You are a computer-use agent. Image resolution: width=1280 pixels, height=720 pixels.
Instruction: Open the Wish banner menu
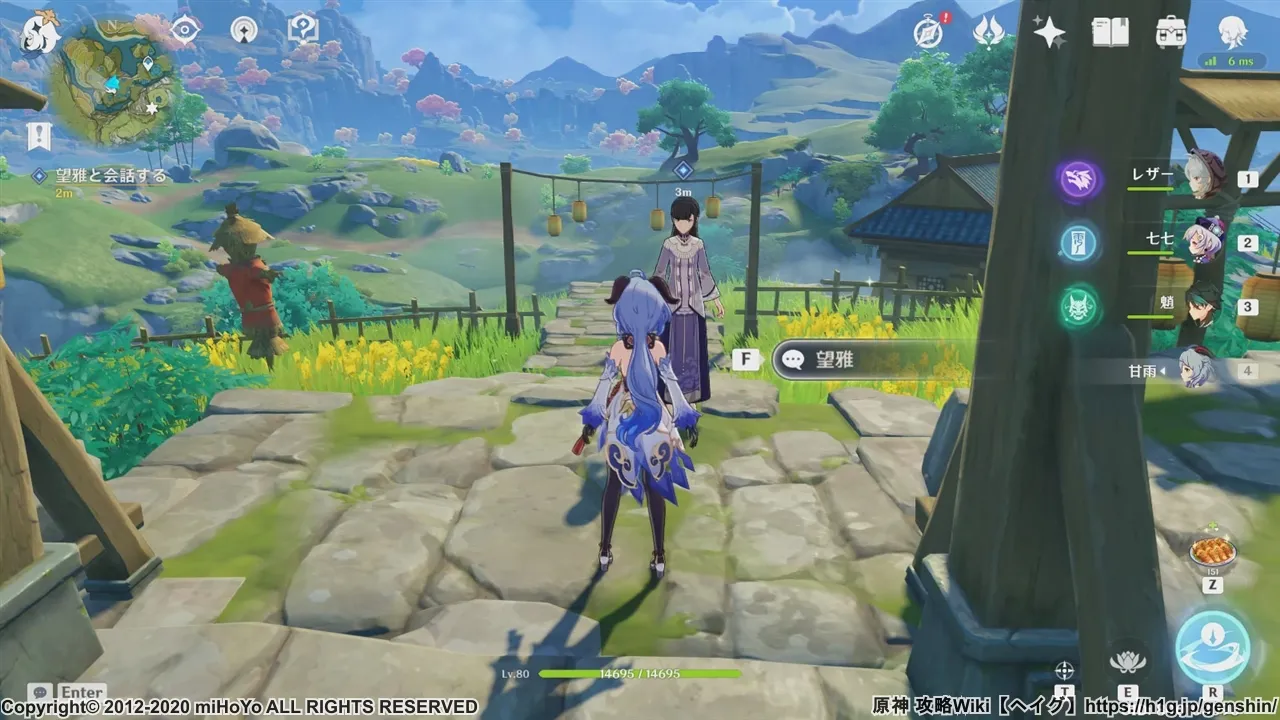coord(1048,33)
